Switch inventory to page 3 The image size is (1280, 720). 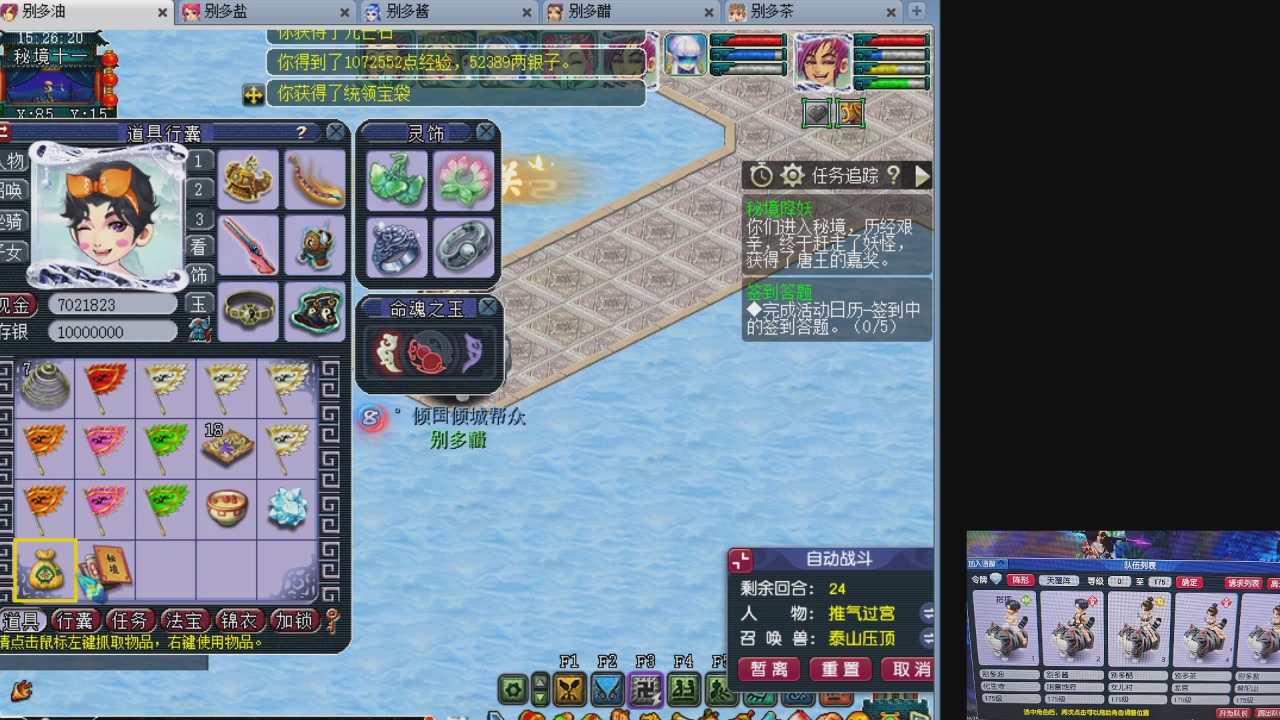tap(198, 219)
